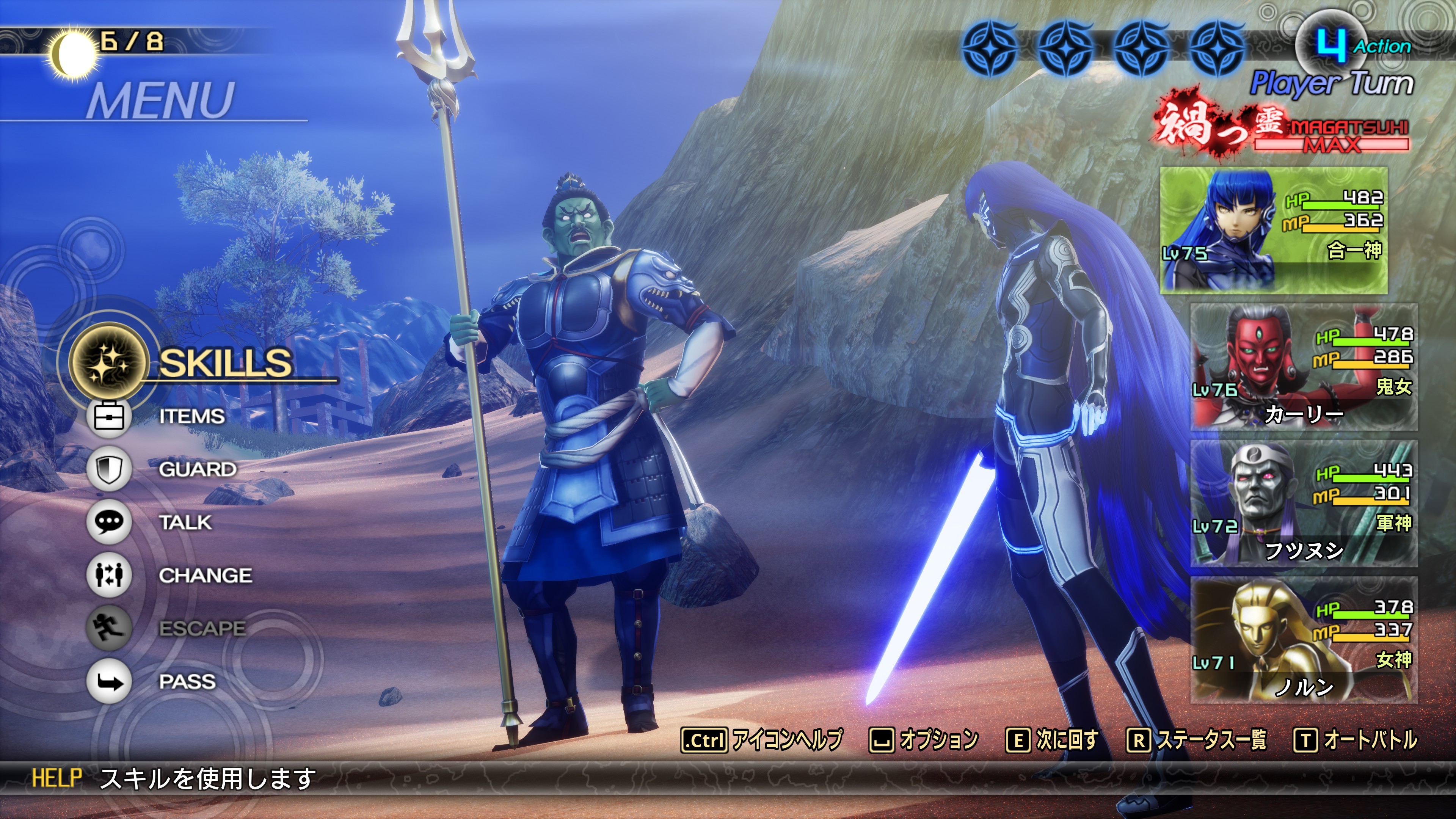Select the フツヌシ party member panel
Viewport: 1456px width, 819px height.
[1304, 504]
